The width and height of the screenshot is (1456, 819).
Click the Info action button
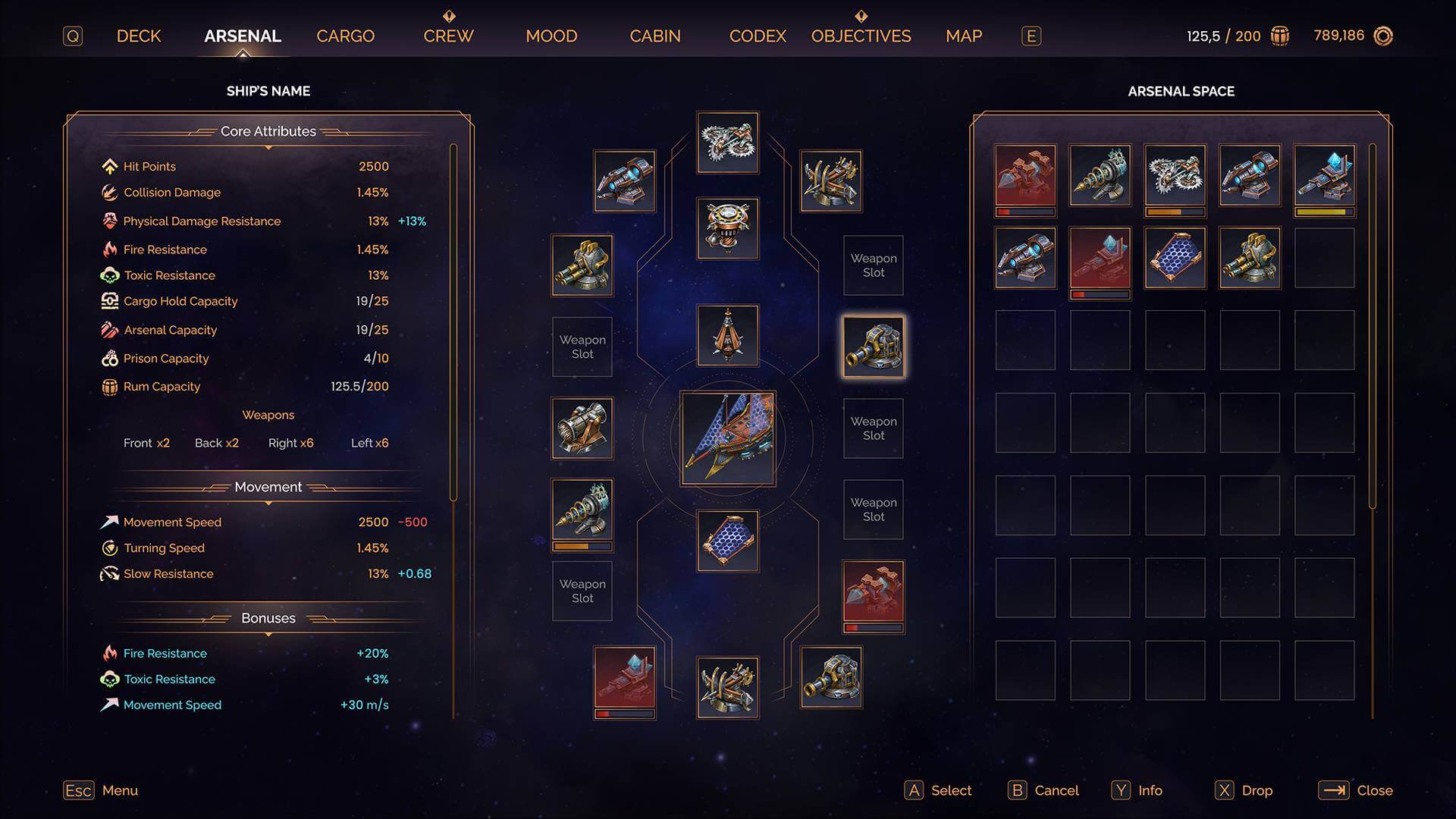(x=1137, y=790)
